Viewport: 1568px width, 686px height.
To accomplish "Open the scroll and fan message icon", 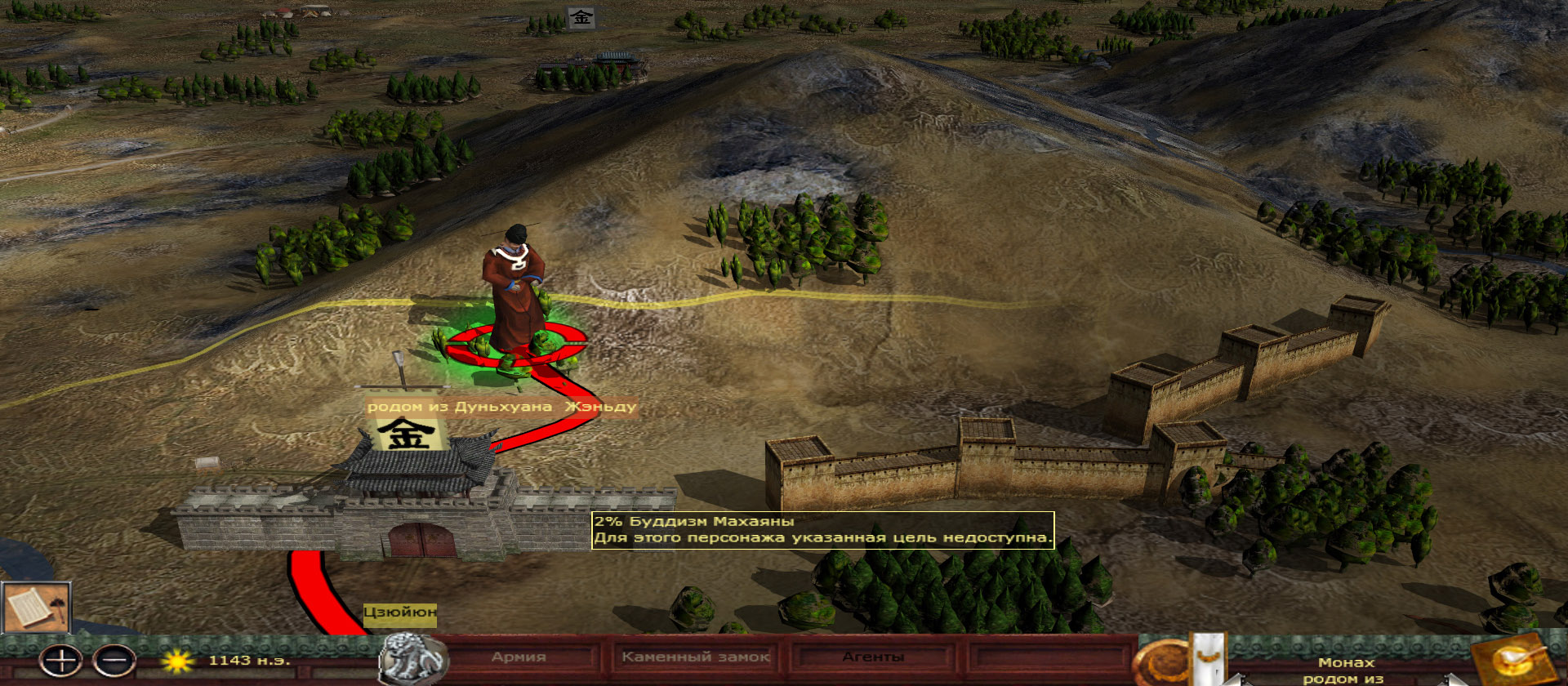I will pyautogui.click(x=36, y=608).
